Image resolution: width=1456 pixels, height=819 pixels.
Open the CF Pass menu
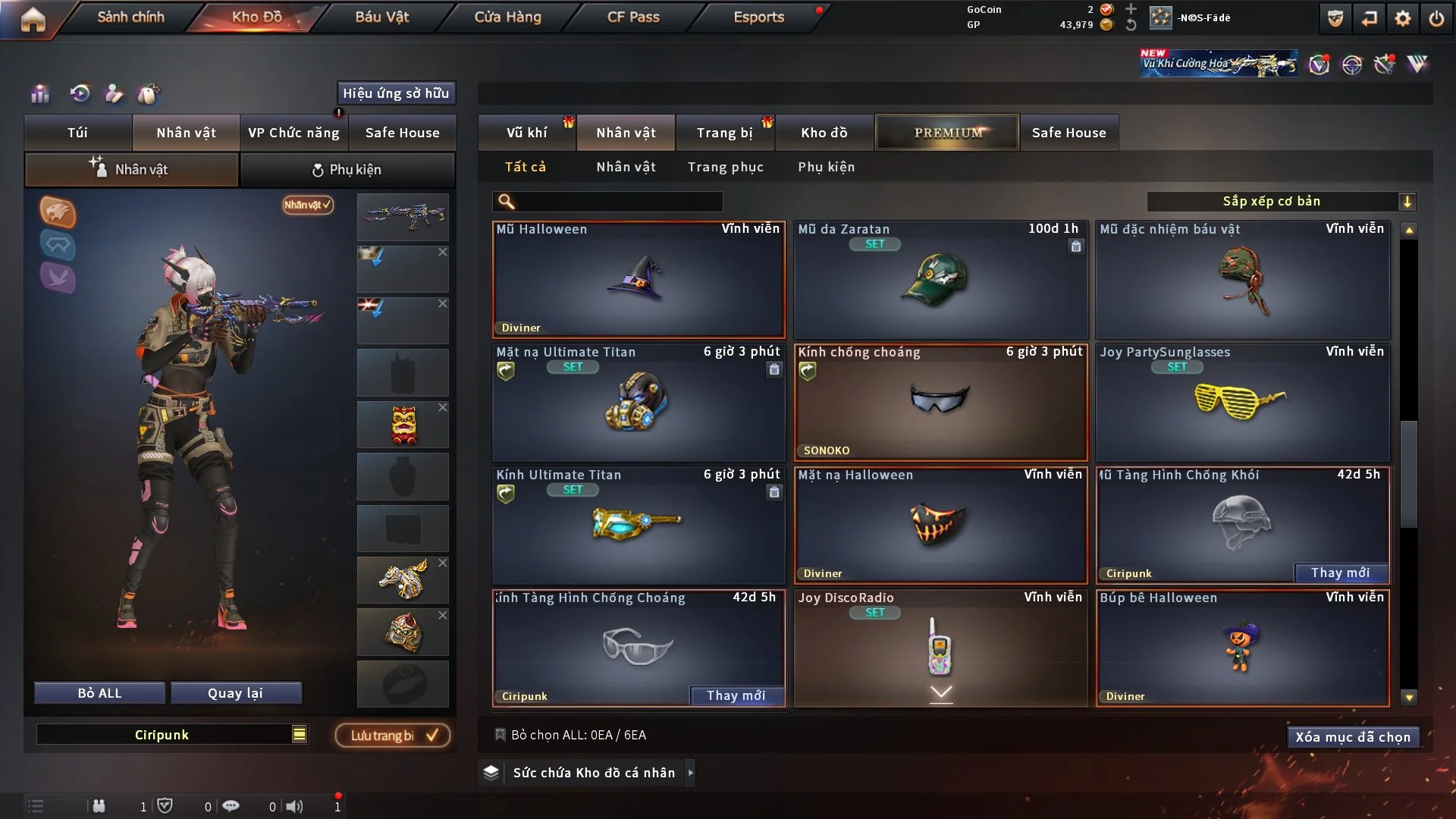click(633, 17)
